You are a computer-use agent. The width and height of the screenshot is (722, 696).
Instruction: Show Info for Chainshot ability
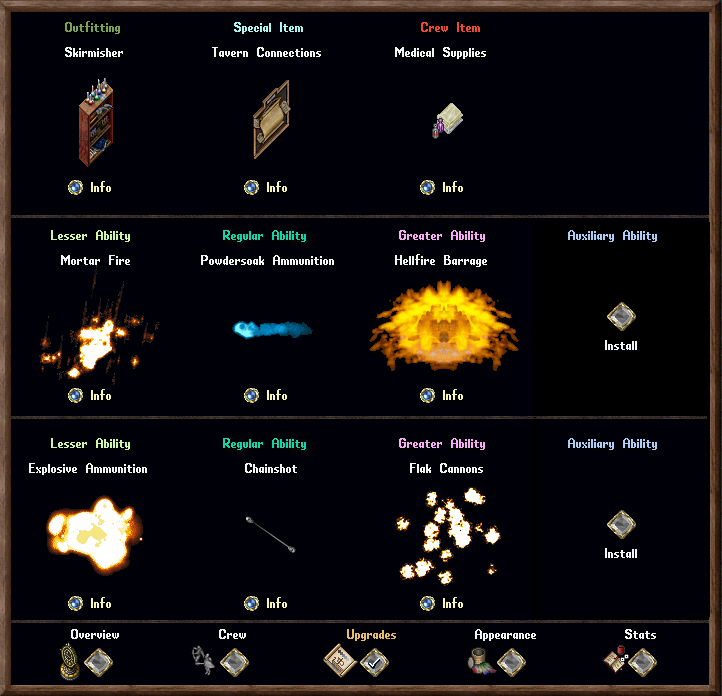(252, 603)
